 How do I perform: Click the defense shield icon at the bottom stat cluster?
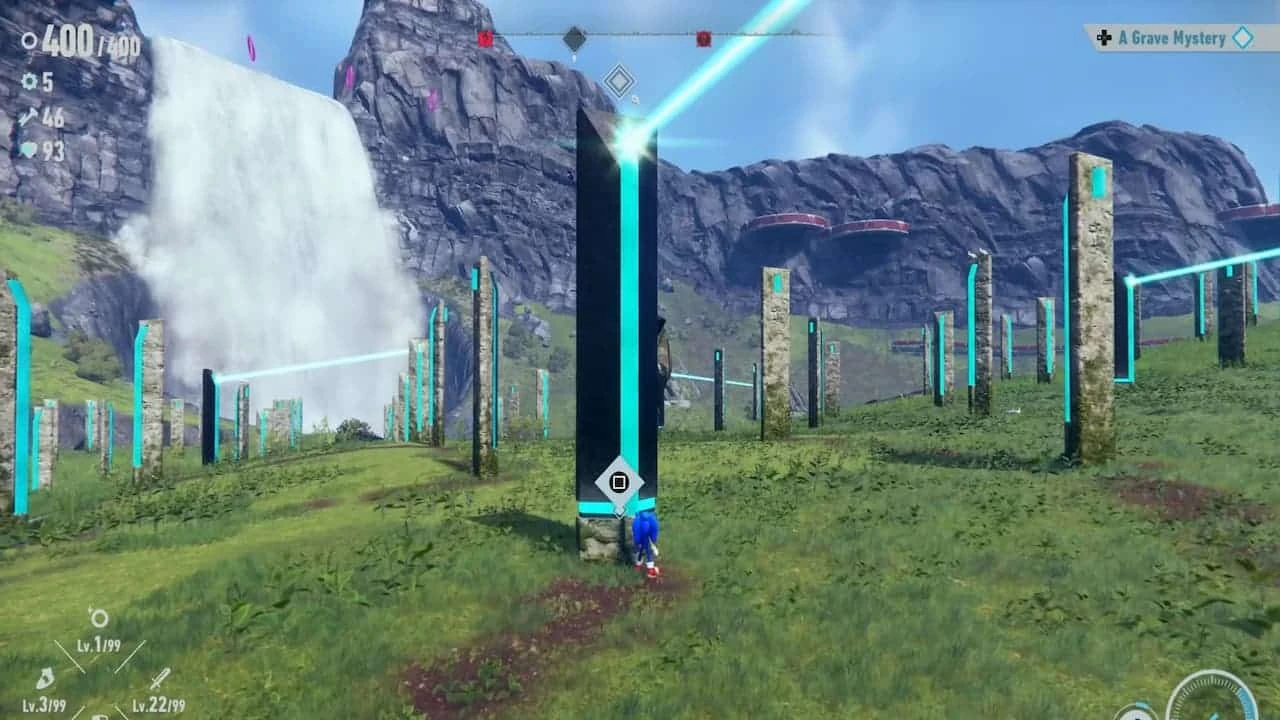click(x=101, y=716)
